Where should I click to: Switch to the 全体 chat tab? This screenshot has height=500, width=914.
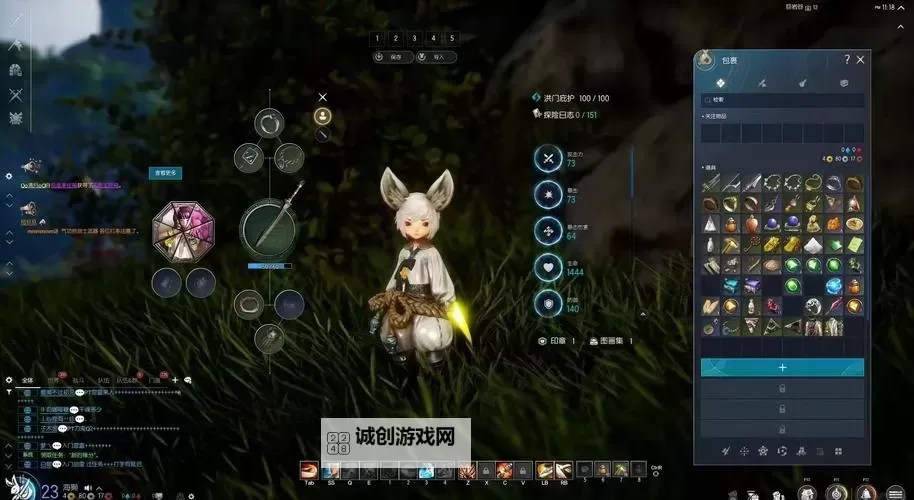[27, 380]
